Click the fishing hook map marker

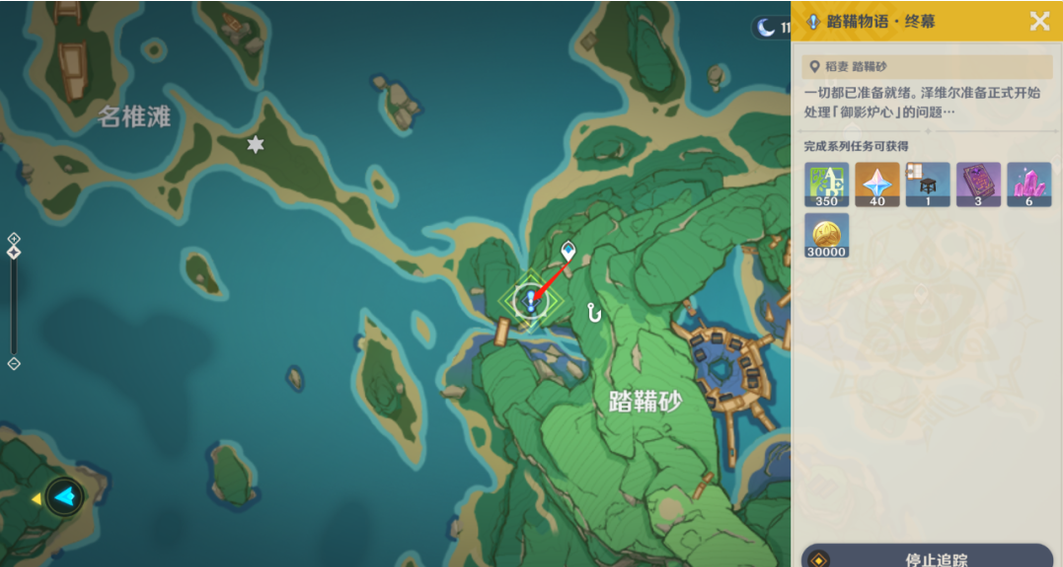pos(594,312)
